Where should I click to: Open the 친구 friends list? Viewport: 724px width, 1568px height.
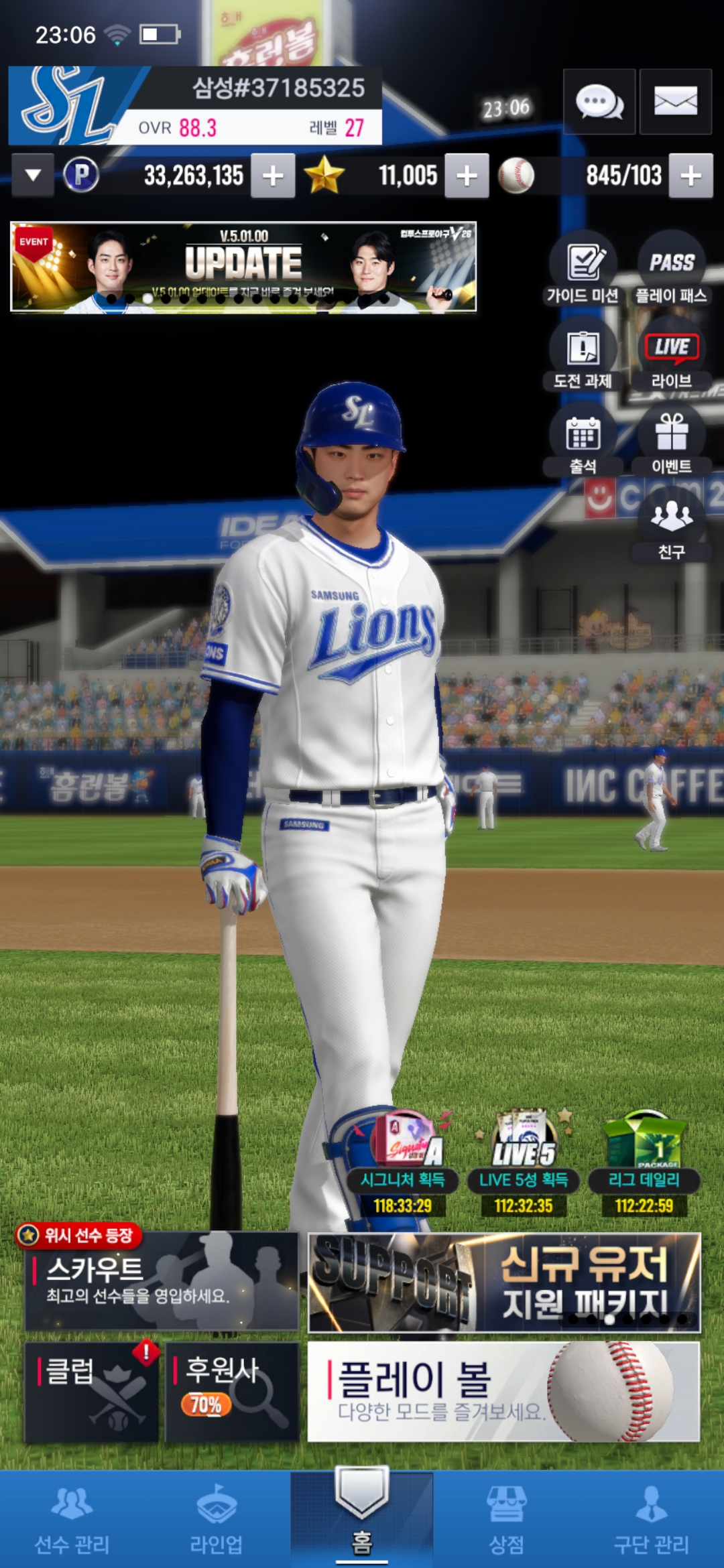point(671,525)
